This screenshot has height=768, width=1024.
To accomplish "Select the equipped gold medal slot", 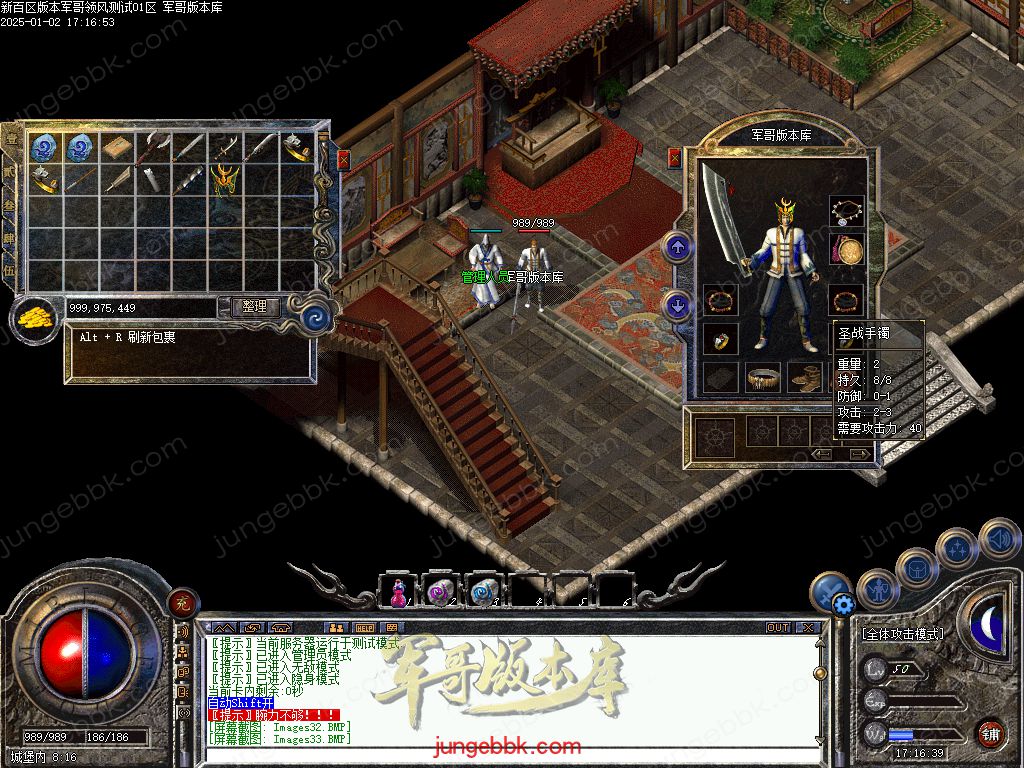I will pyautogui.click(x=847, y=251).
